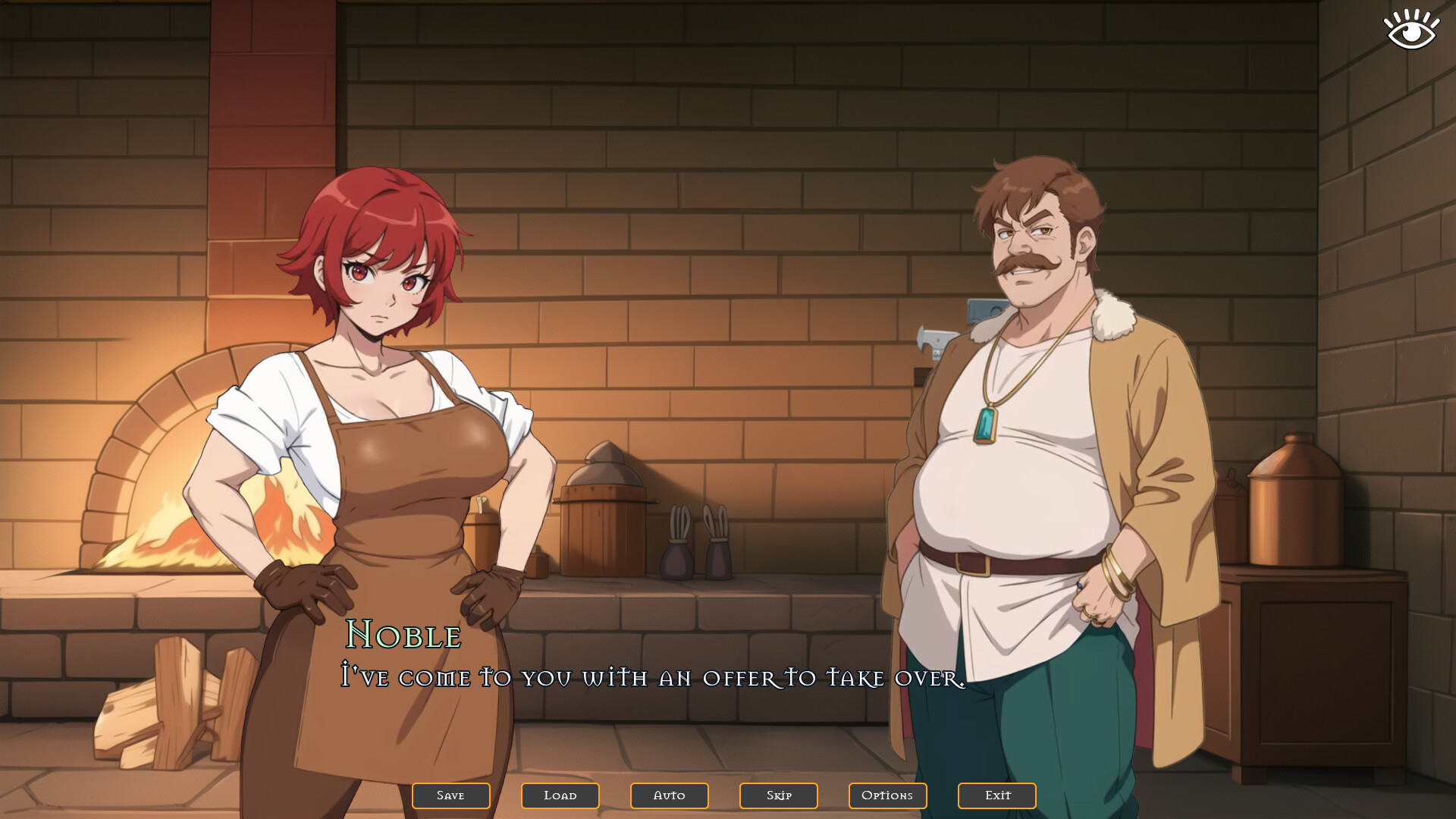Click the dialogue box area below Noble's name

tap(652, 679)
